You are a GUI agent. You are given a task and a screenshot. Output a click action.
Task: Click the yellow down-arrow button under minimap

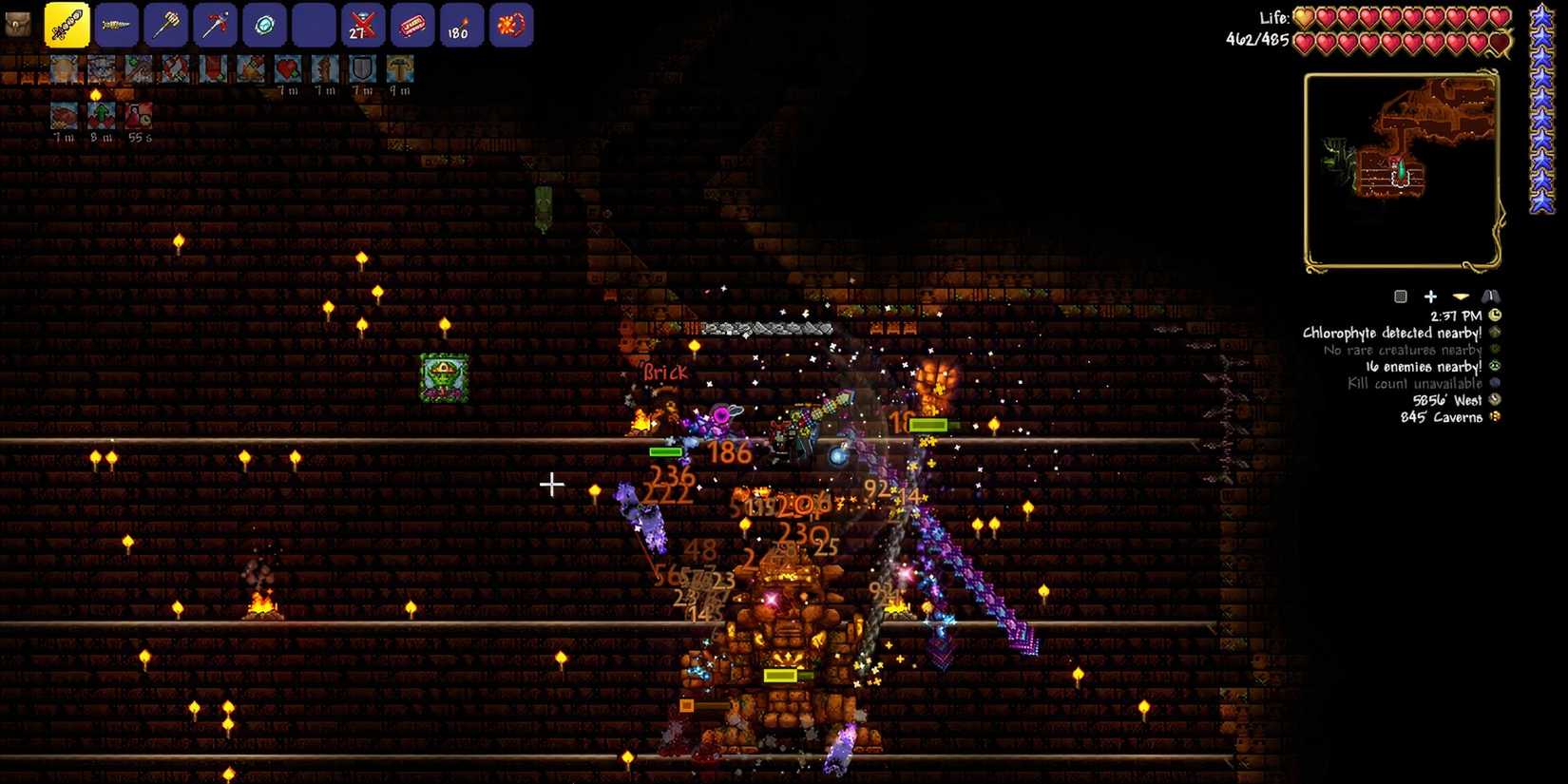tap(1461, 296)
